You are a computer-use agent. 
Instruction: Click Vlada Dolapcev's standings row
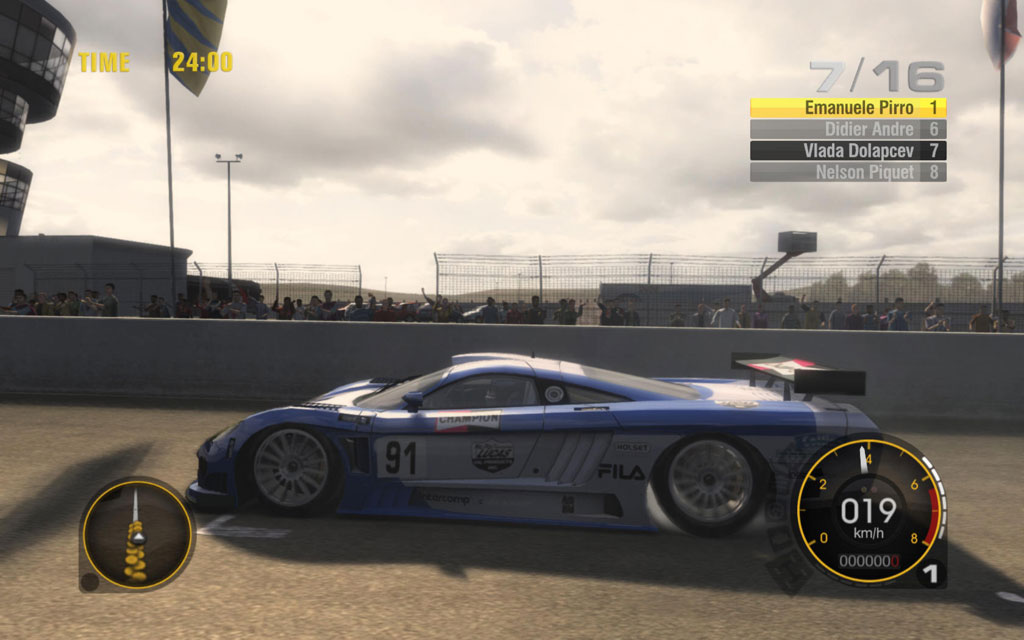tap(848, 150)
